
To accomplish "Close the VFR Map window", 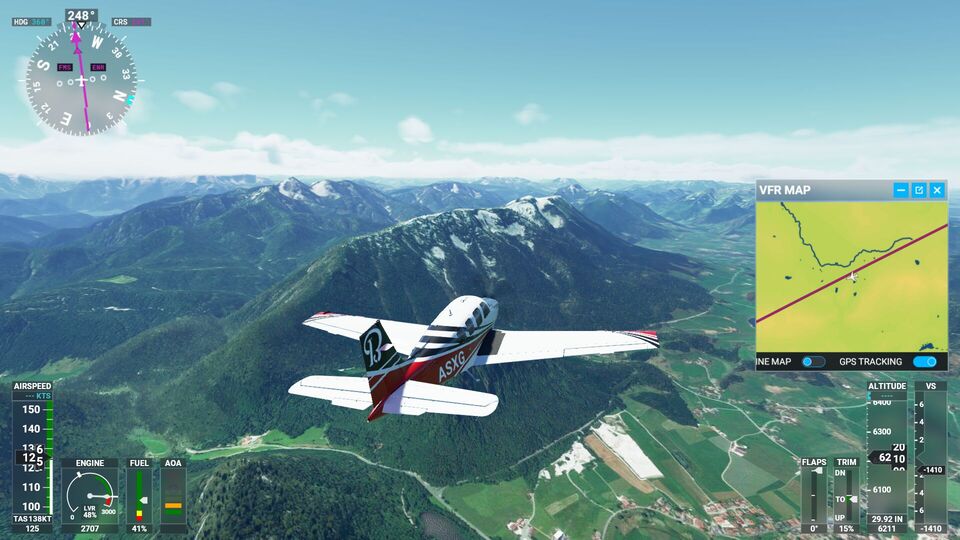I will coord(937,190).
